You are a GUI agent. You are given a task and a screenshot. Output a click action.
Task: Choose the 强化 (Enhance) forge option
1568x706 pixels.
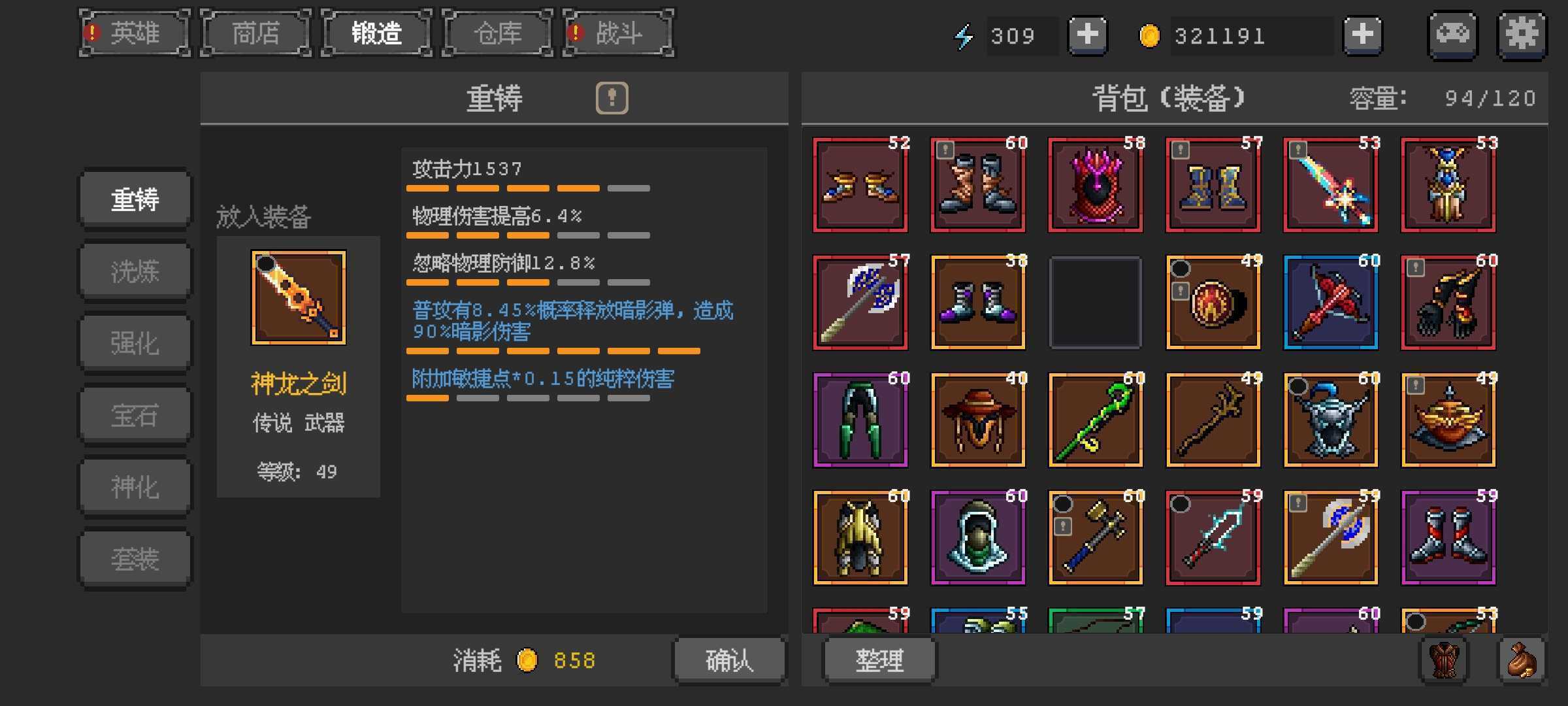point(135,343)
